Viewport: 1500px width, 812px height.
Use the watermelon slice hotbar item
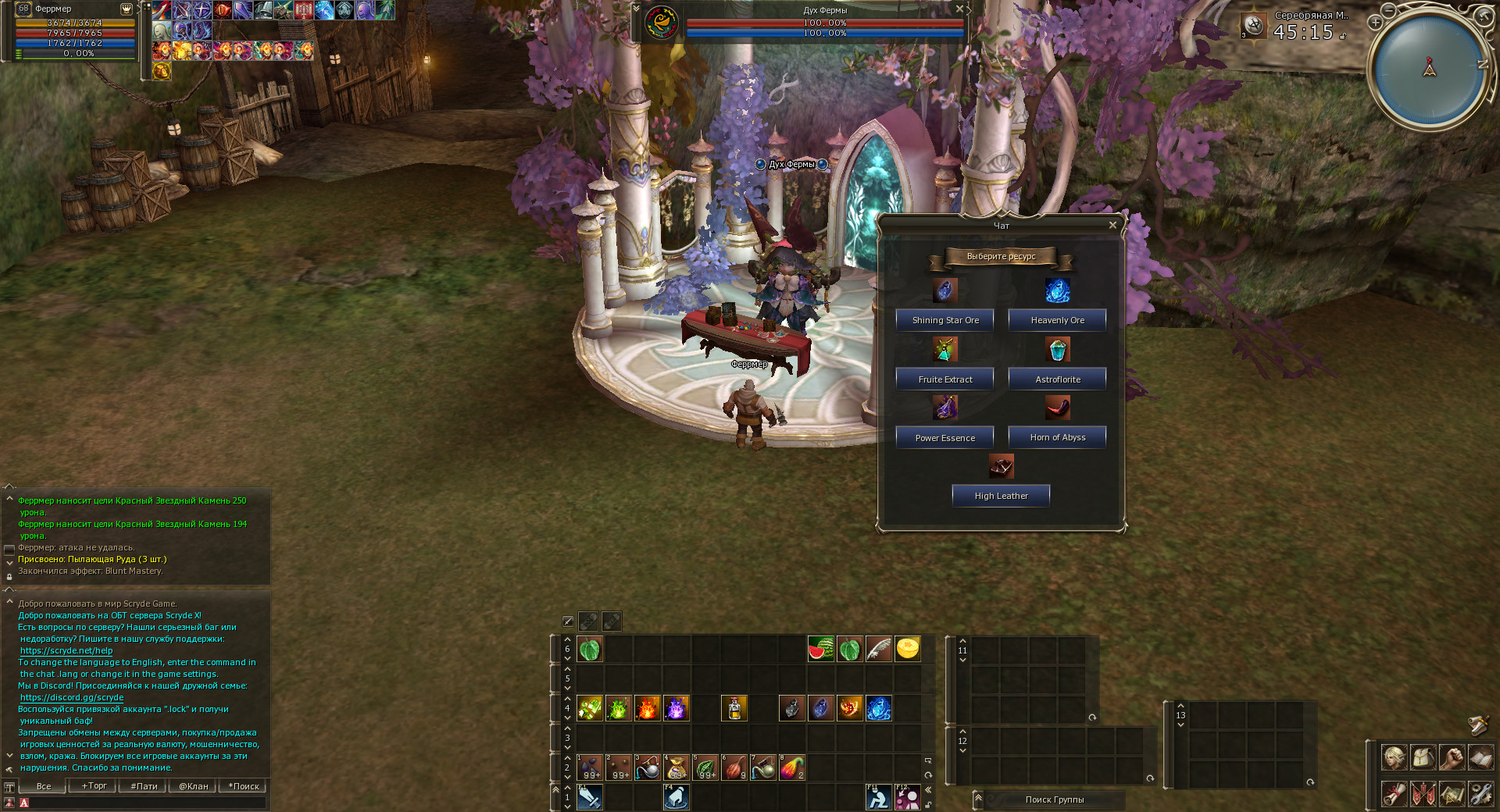820,649
